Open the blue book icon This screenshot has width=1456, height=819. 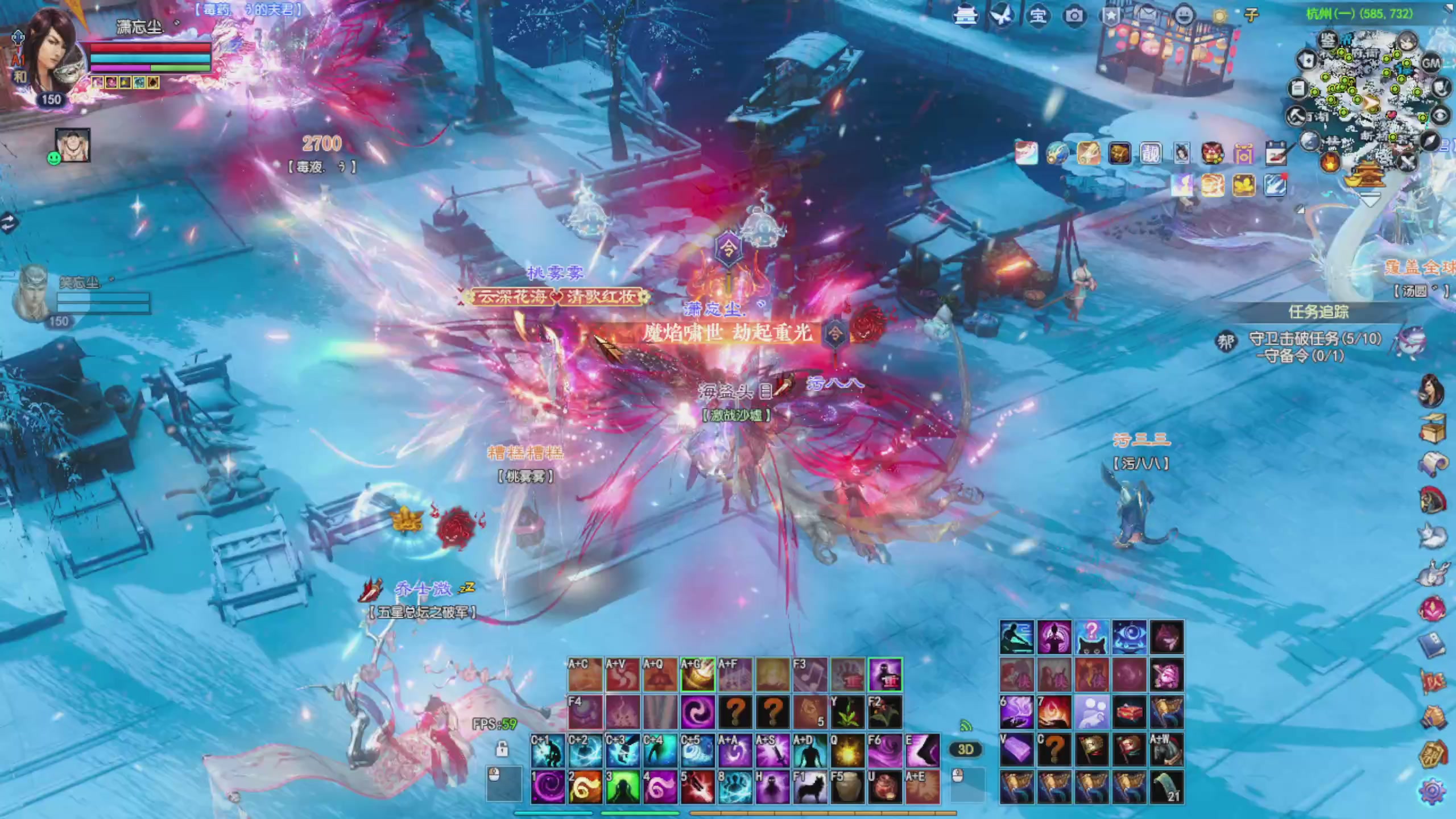1432,646
